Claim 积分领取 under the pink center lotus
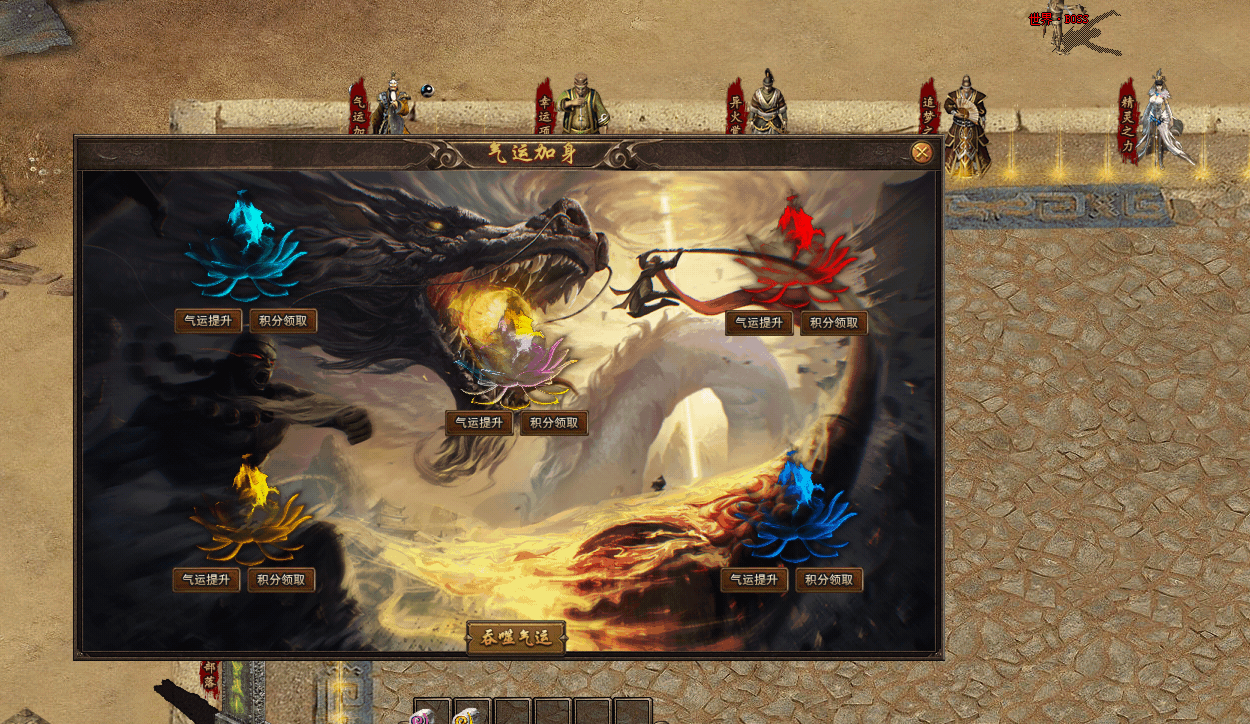 [x=554, y=423]
